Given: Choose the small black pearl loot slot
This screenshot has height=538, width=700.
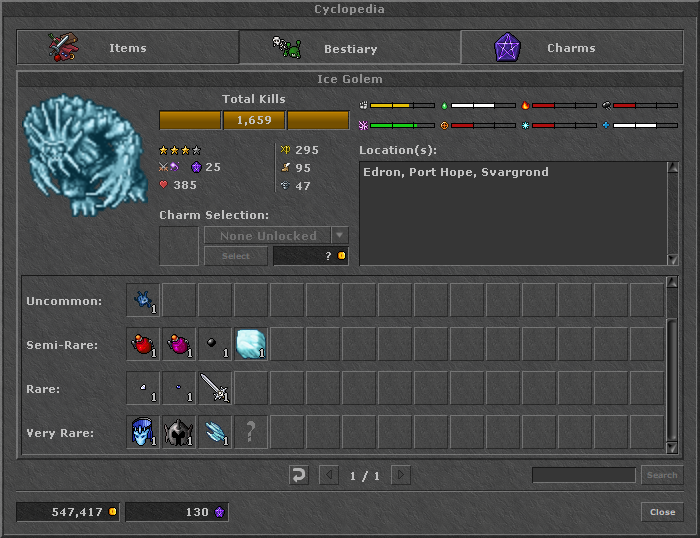Looking at the screenshot, I should (x=215, y=344).
